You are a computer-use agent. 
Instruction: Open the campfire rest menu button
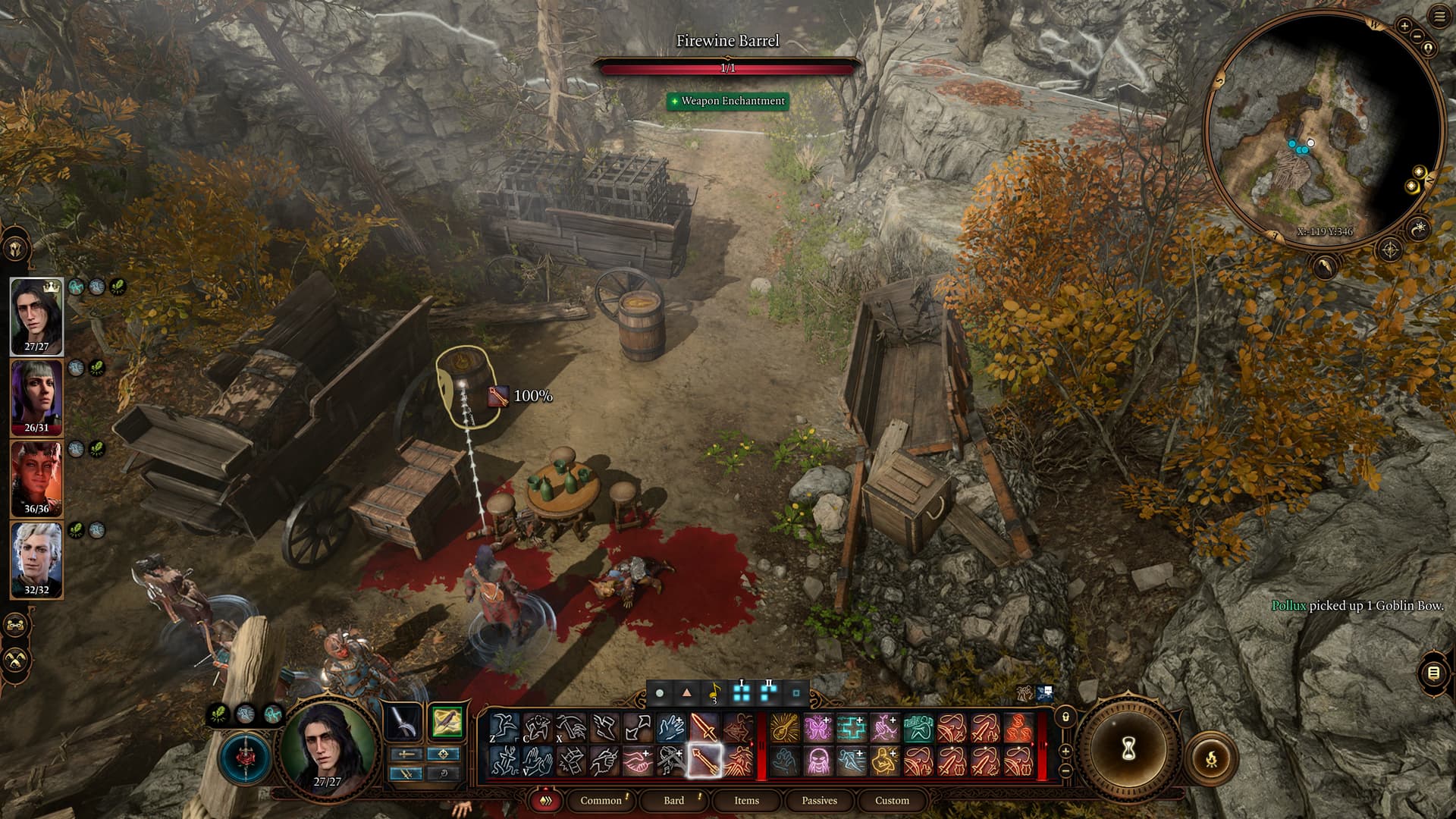click(x=1211, y=758)
